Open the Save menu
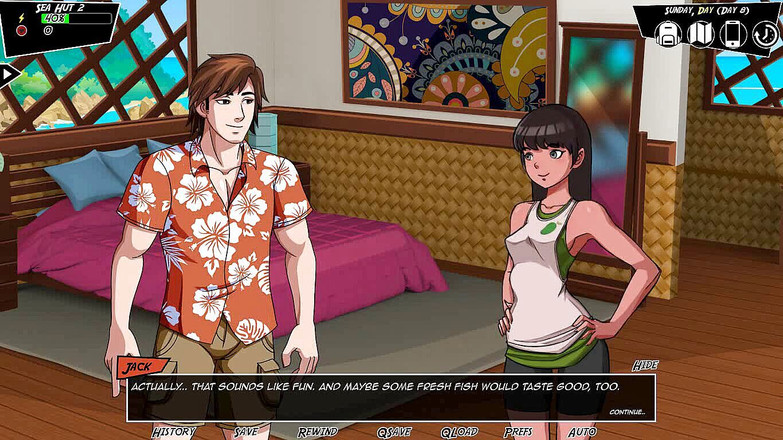The image size is (783, 440). click(245, 432)
